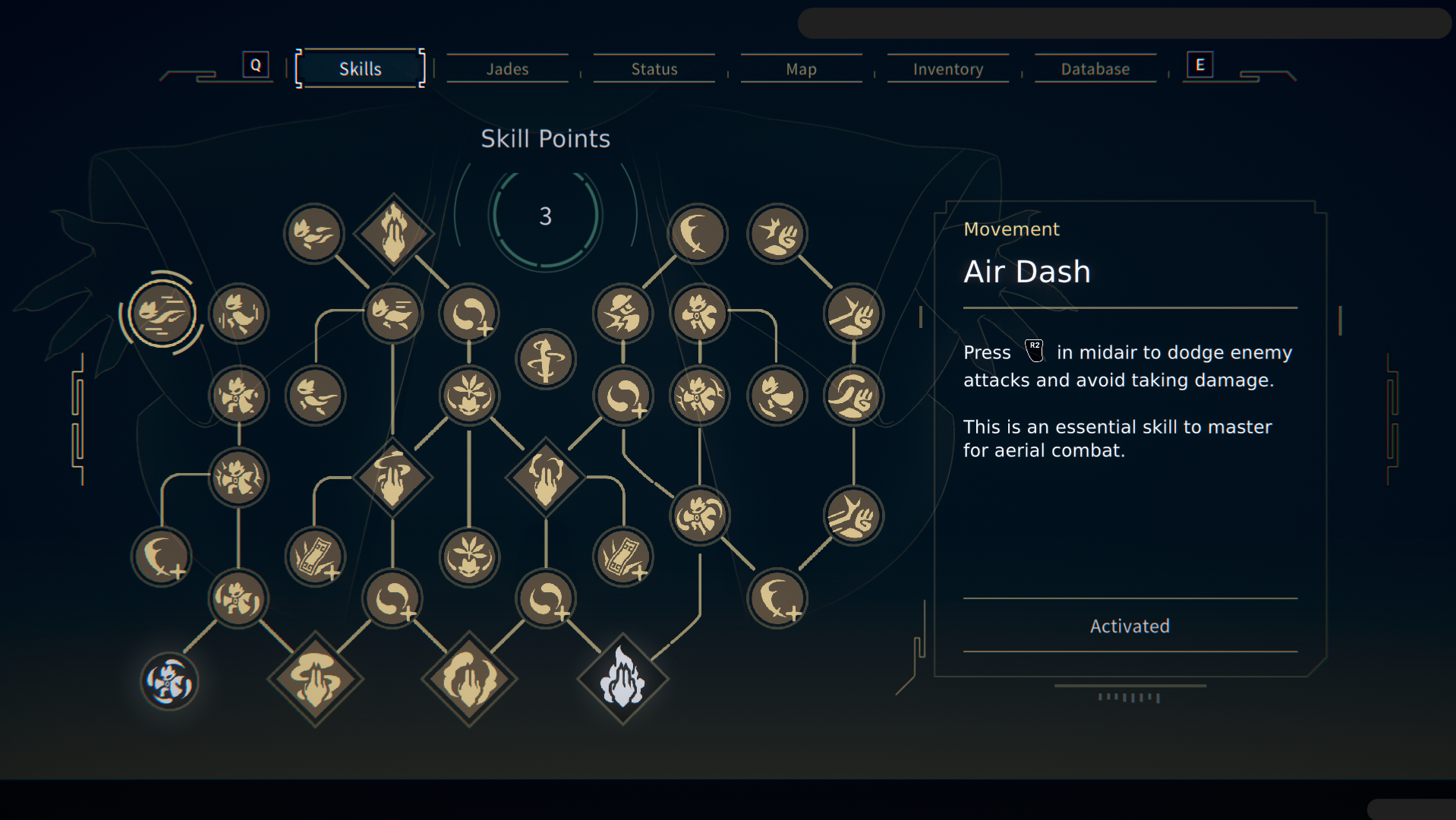
Task: Choose the white flame diamond skill node
Action: pos(622,679)
